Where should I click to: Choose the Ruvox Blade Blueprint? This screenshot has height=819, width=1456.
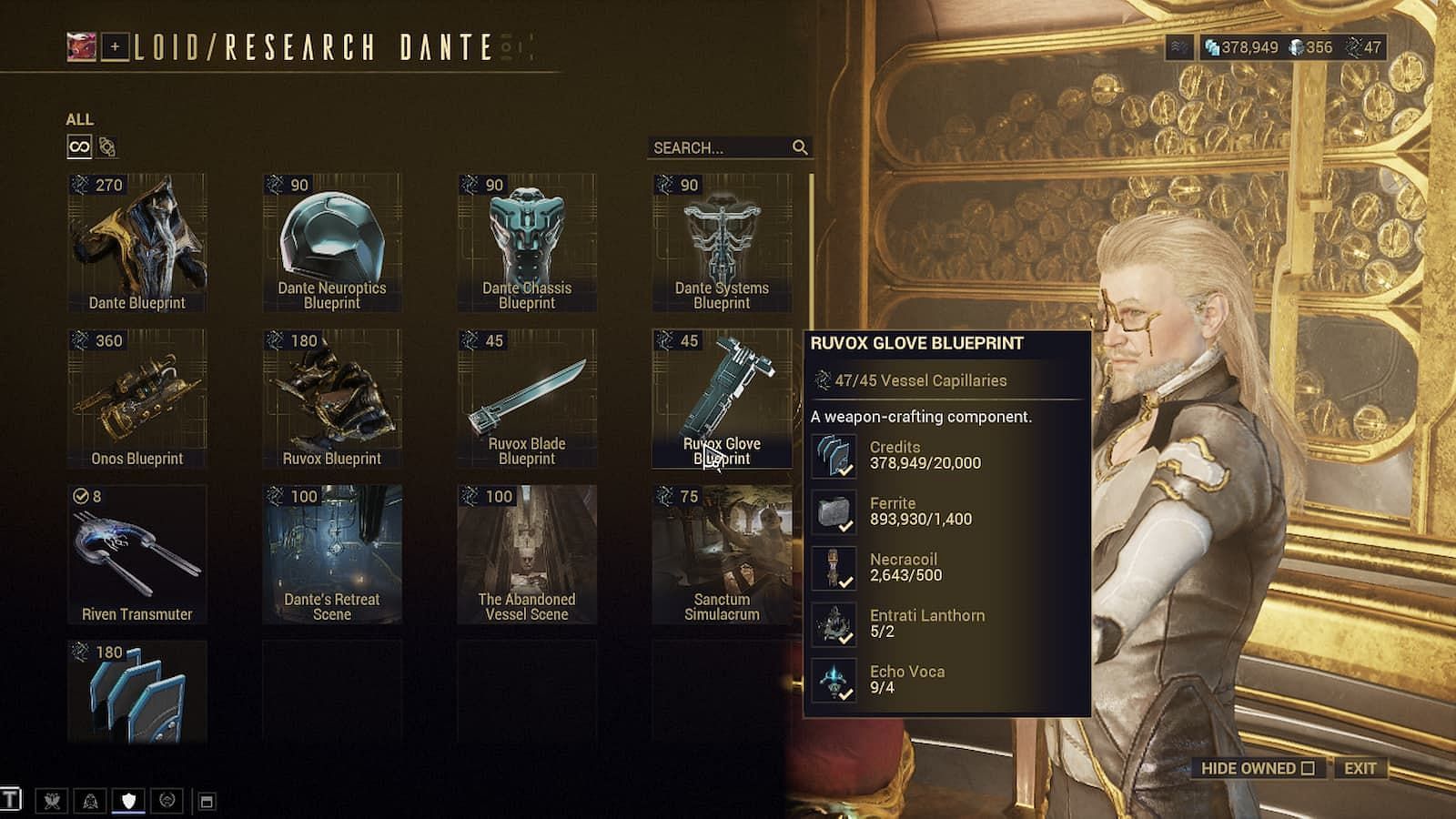point(527,399)
